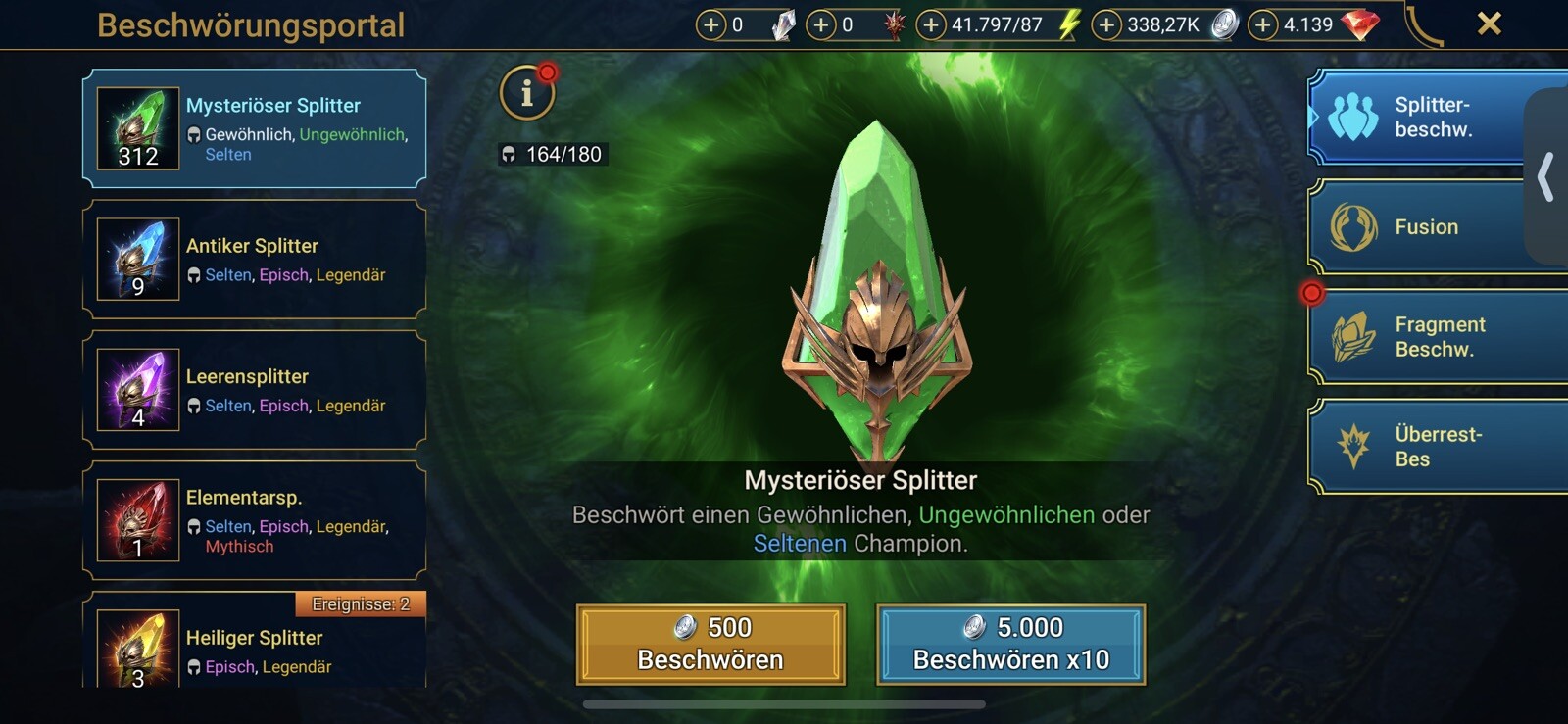The image size is (1568, 724).
Task: Close the Beschwörungsportal with the X
Action: [x=1489, y=24]
